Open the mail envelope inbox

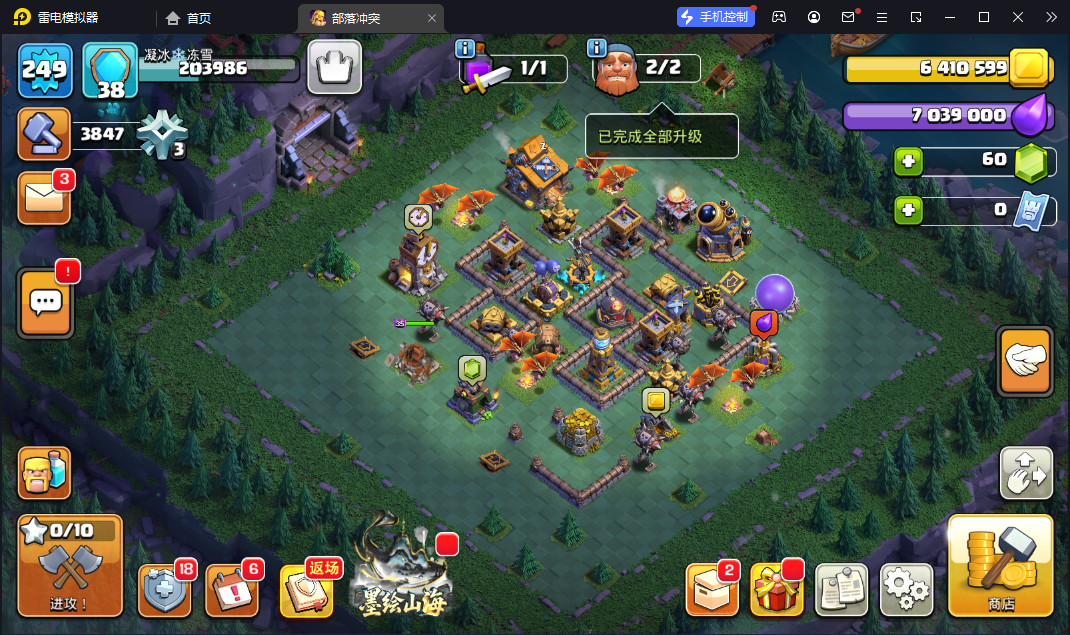(x=44, y=198)
